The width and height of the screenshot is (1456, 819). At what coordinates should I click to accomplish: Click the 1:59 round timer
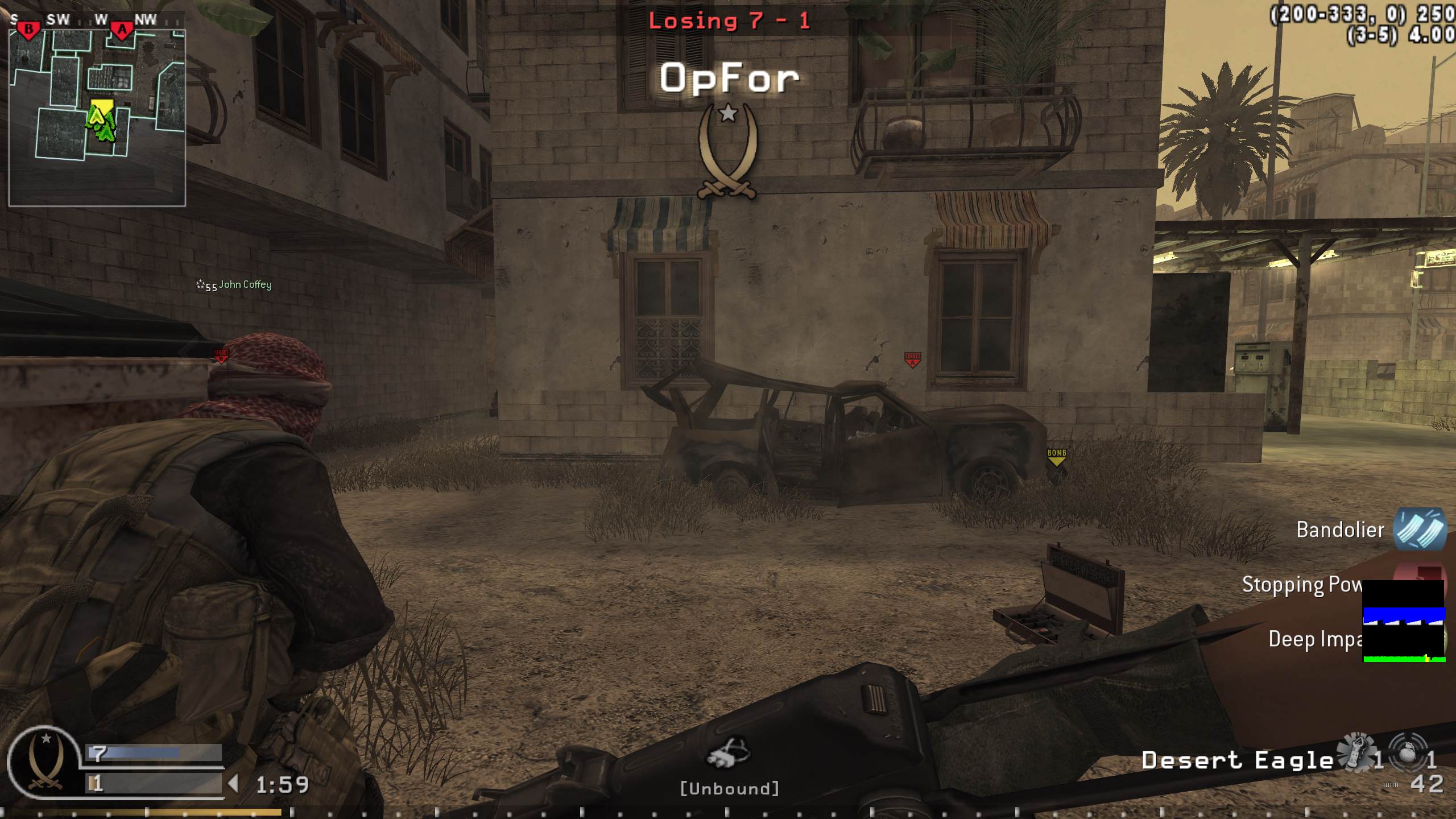click(282, 783)
